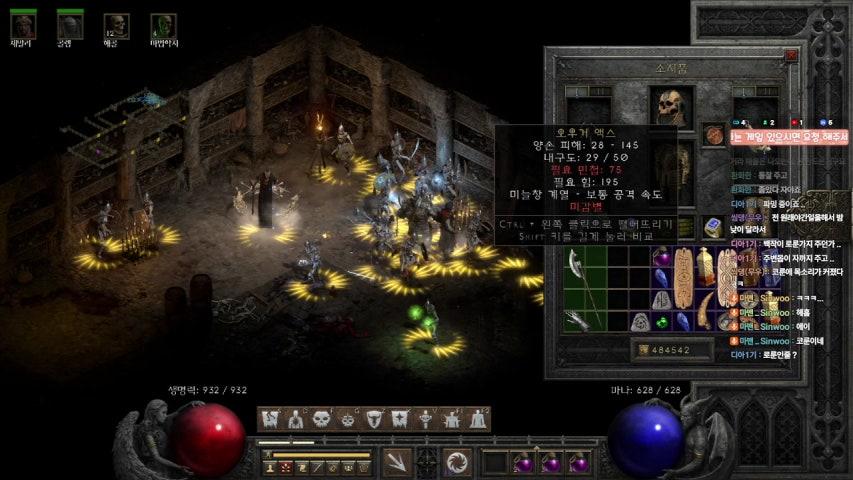Select the equipped blue ring slot
Image resolution: width=853 pixels, height=480 pixels.
[713, 227]
